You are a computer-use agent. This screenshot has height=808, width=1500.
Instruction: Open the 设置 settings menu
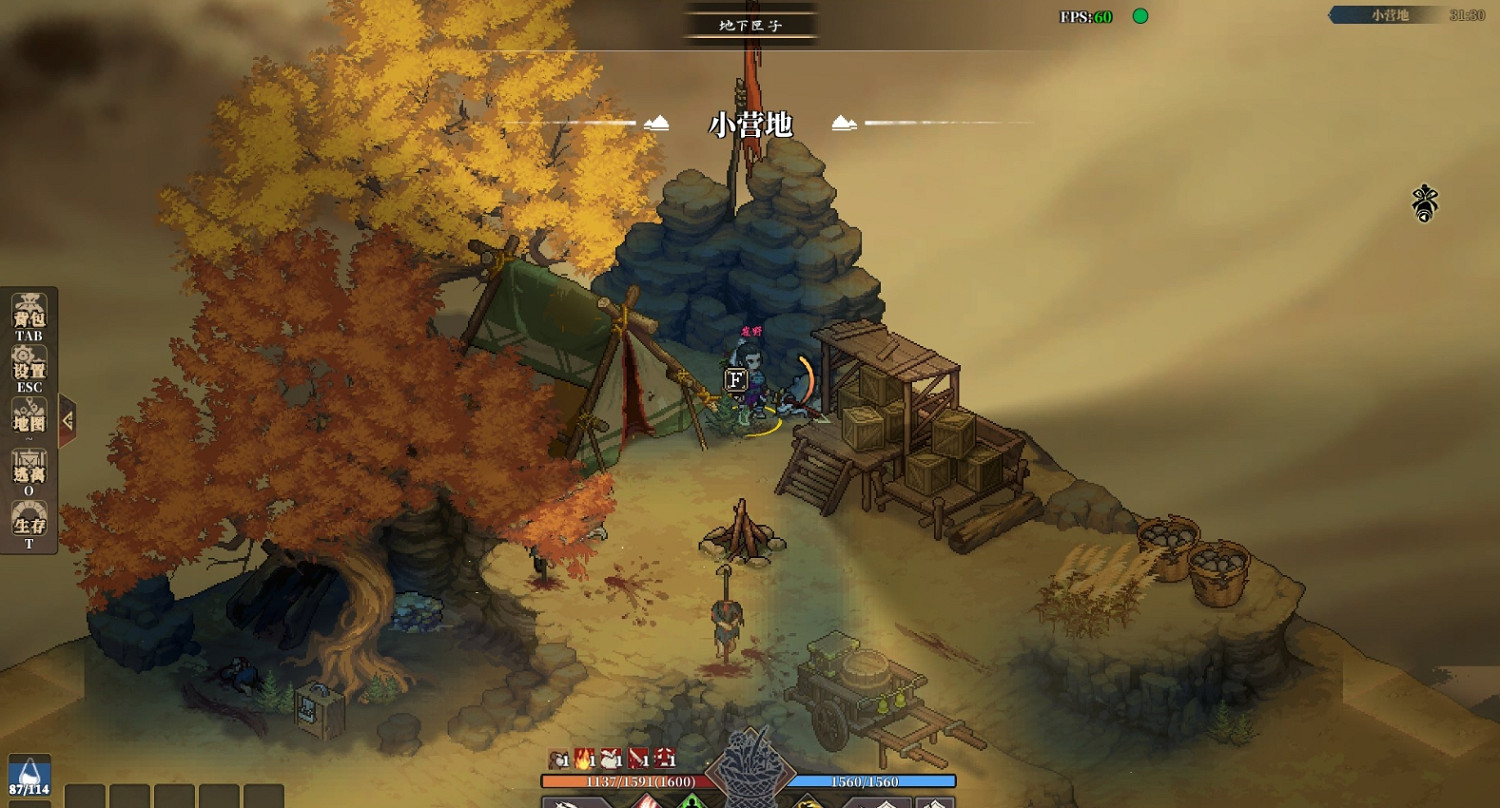pyautogui.click(x=28, y=368)
